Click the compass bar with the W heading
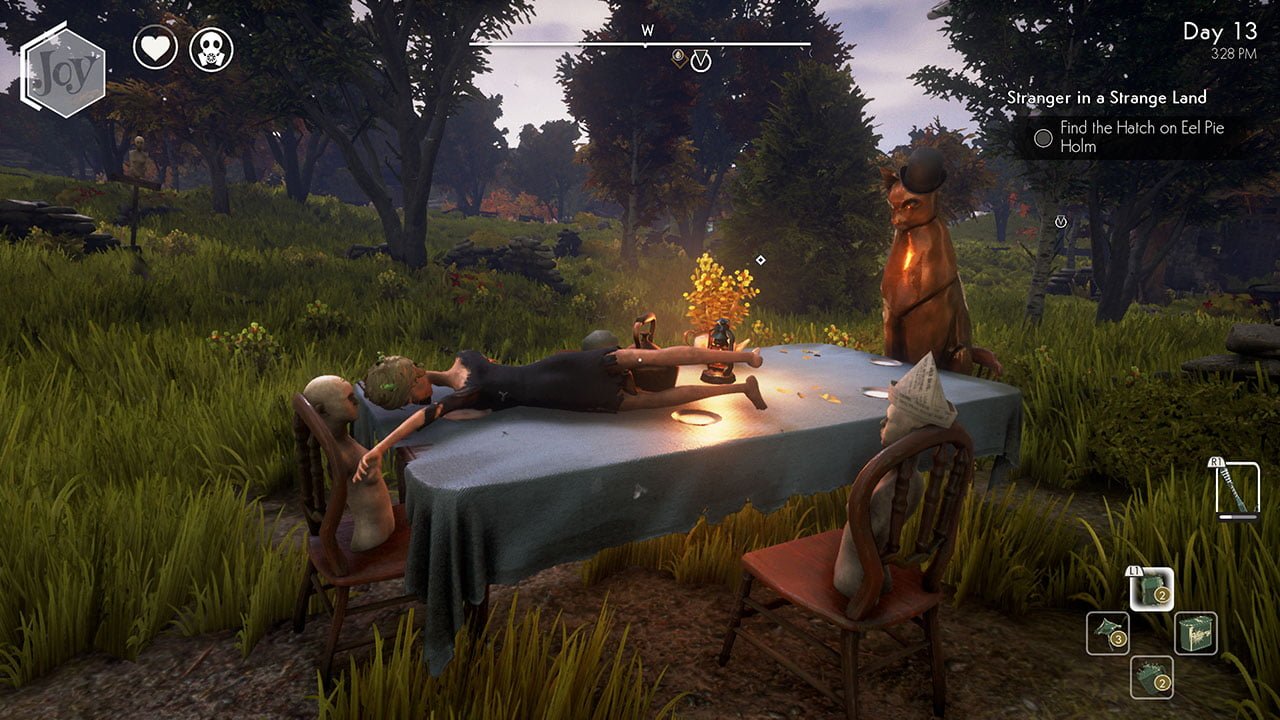This screenshot has width=1280, height=720. tap(640, 43)
